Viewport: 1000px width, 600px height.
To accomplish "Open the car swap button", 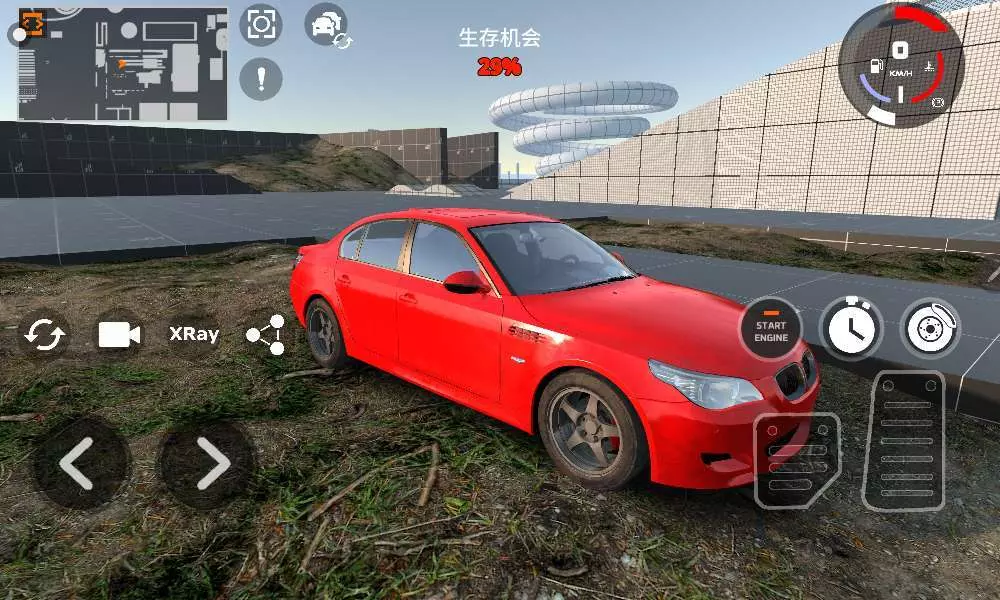I will (x=326, y=25).
